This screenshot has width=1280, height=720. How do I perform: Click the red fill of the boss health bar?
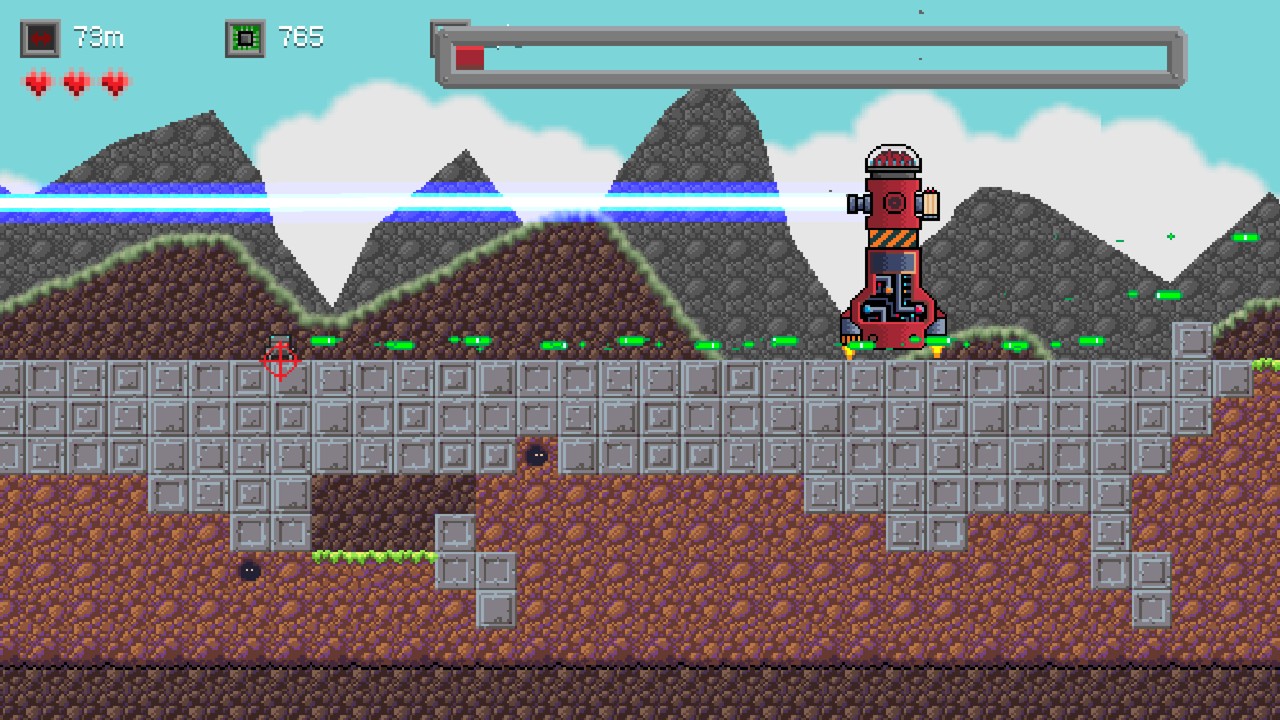click(469, 58)
